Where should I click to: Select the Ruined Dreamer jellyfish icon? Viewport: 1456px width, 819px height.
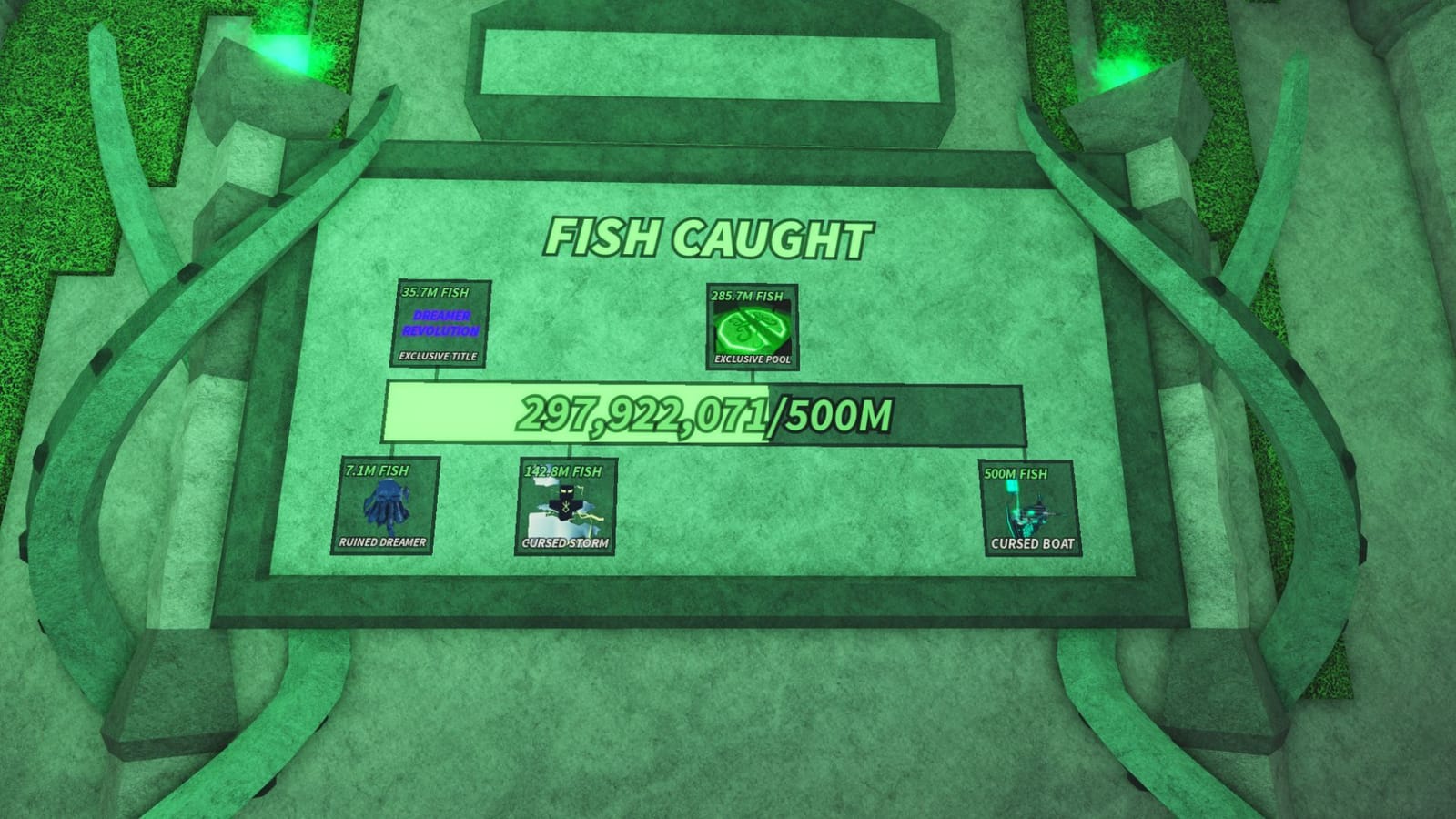pyautogui.click(x=387, y=504)
